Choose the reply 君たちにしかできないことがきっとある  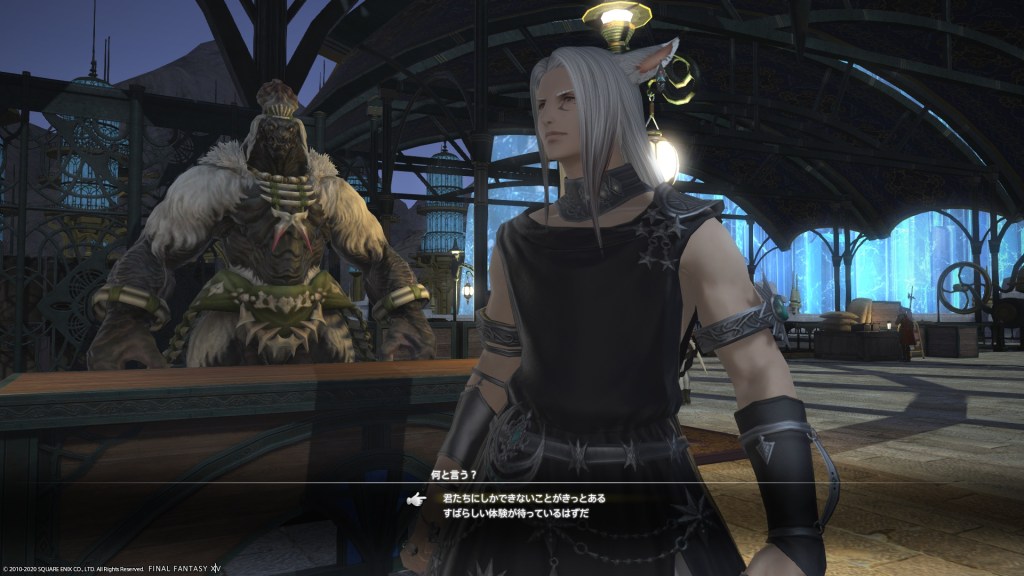click(x=524, y=498)
